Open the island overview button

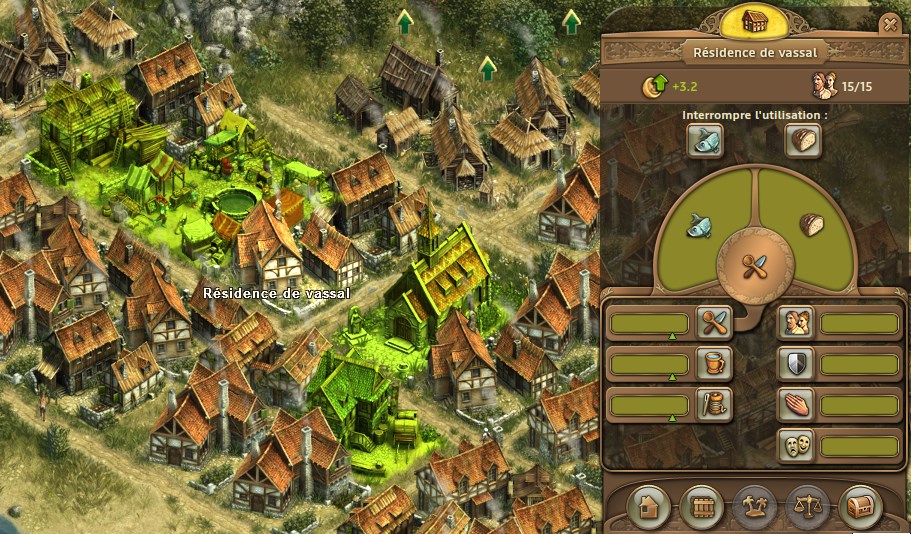(x=754, y=505)
